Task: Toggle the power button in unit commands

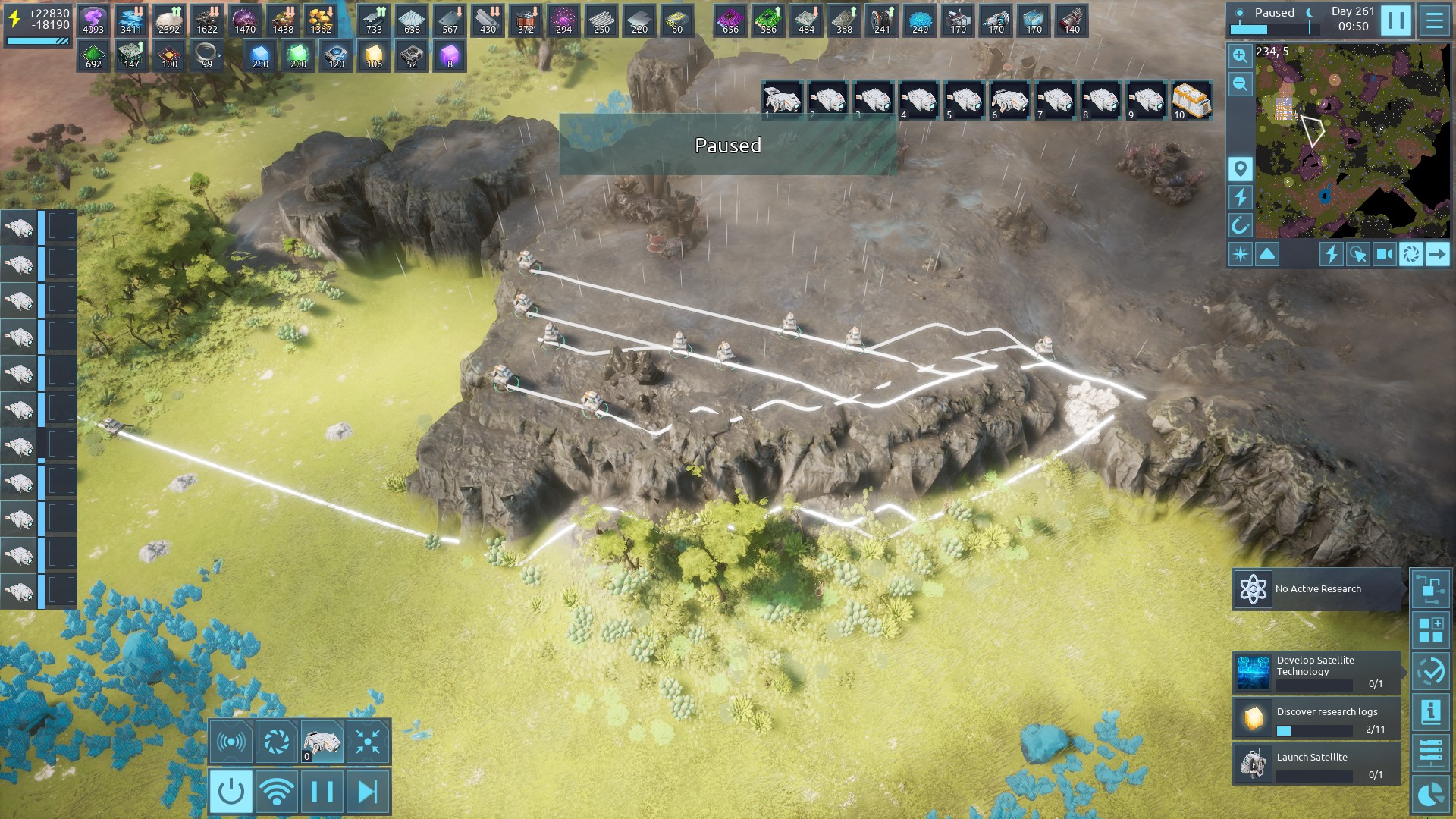Action: (231, 792)
